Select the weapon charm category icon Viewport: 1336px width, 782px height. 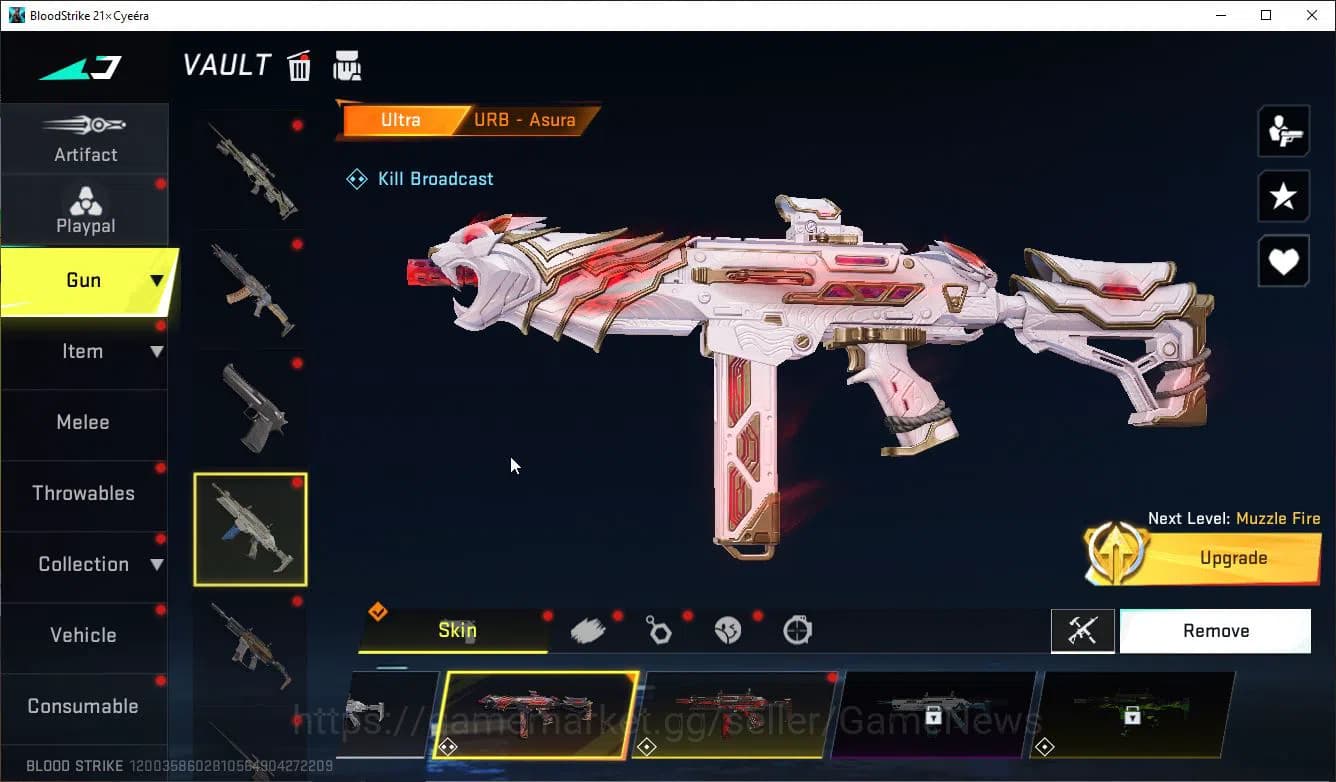[x=659, y=629]
